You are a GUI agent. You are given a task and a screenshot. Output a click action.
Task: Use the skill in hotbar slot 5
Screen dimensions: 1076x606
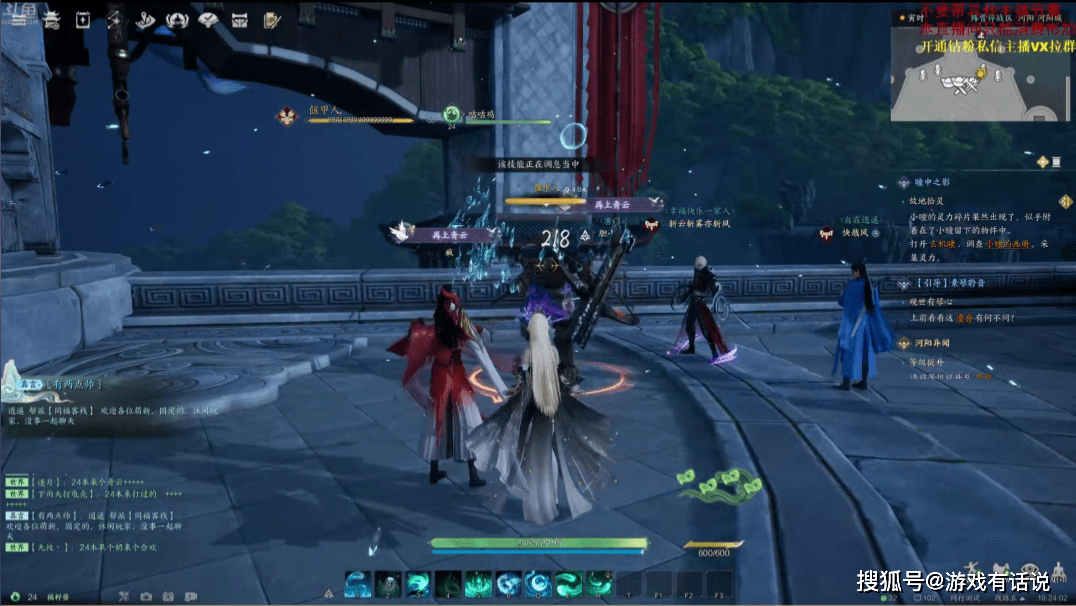[x=479, y=584]
